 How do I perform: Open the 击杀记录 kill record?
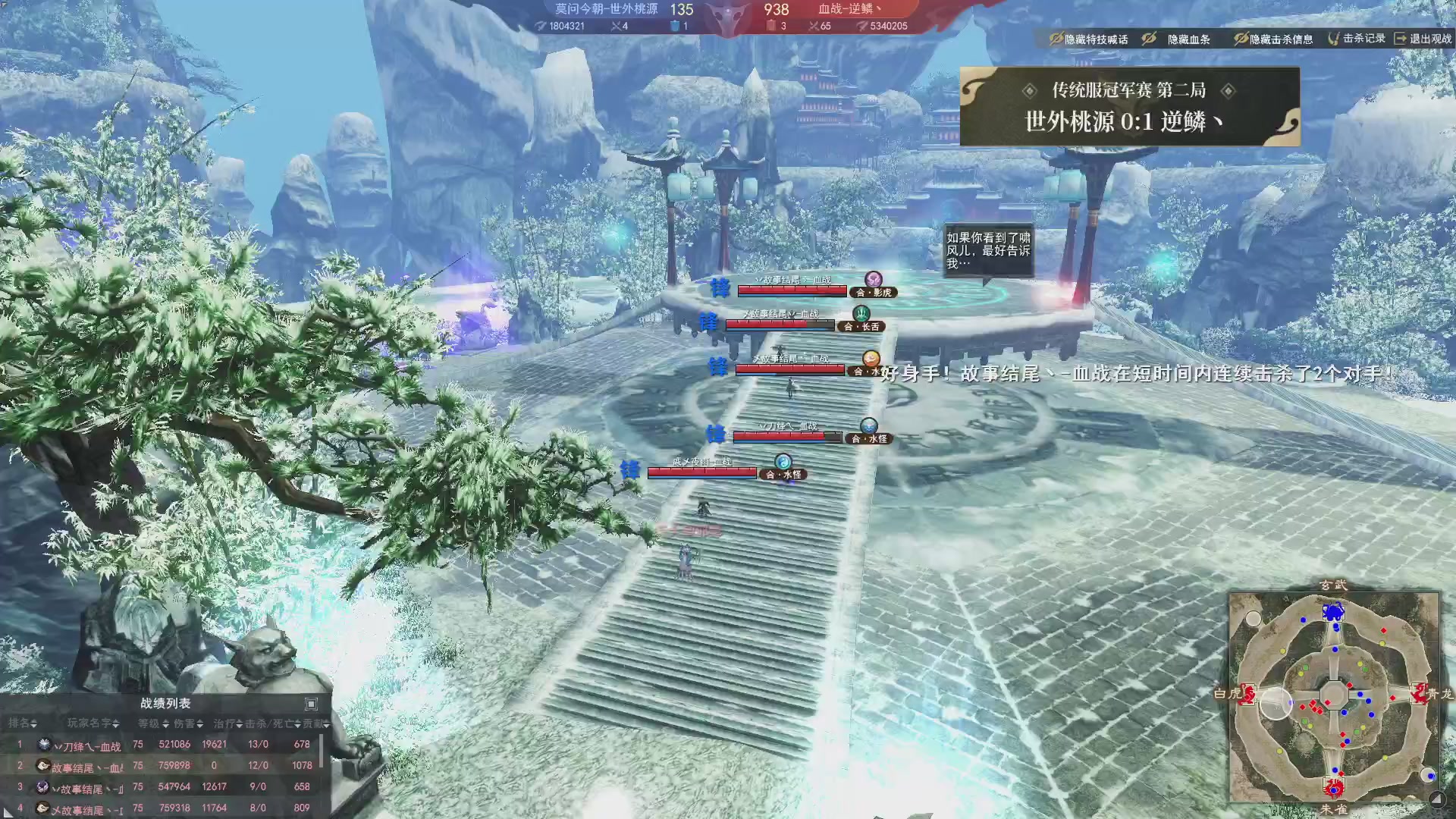[x=1357, y=38]
